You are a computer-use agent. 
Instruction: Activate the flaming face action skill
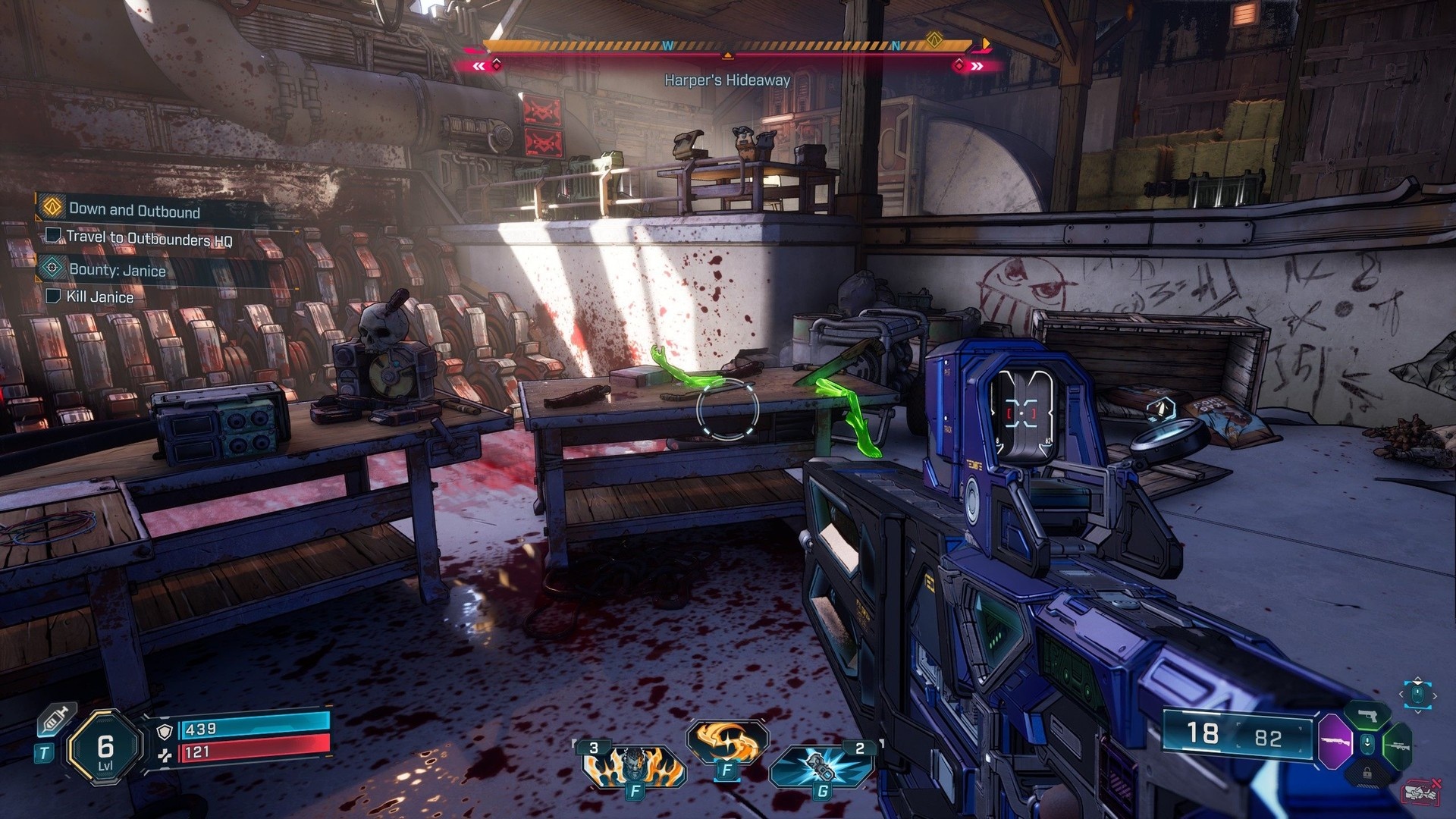[634, 766]
